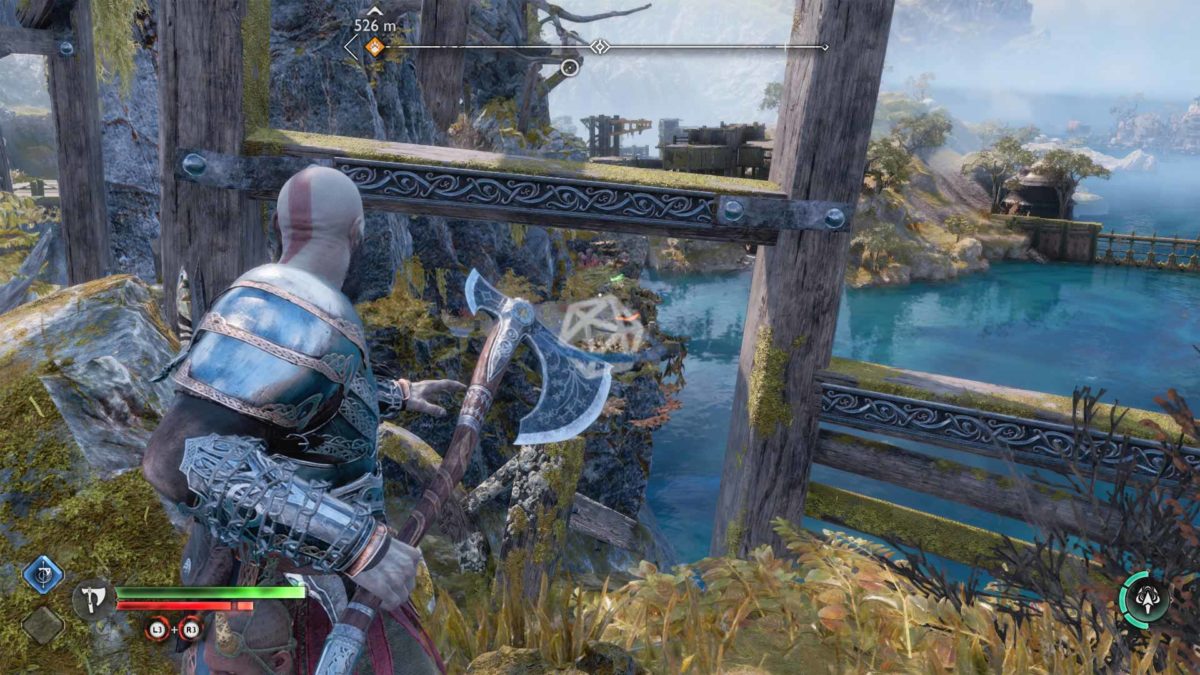Click the compass center diamond indicator
The height and width of the screenshot is (675, 1200).
tap(599, 46)
